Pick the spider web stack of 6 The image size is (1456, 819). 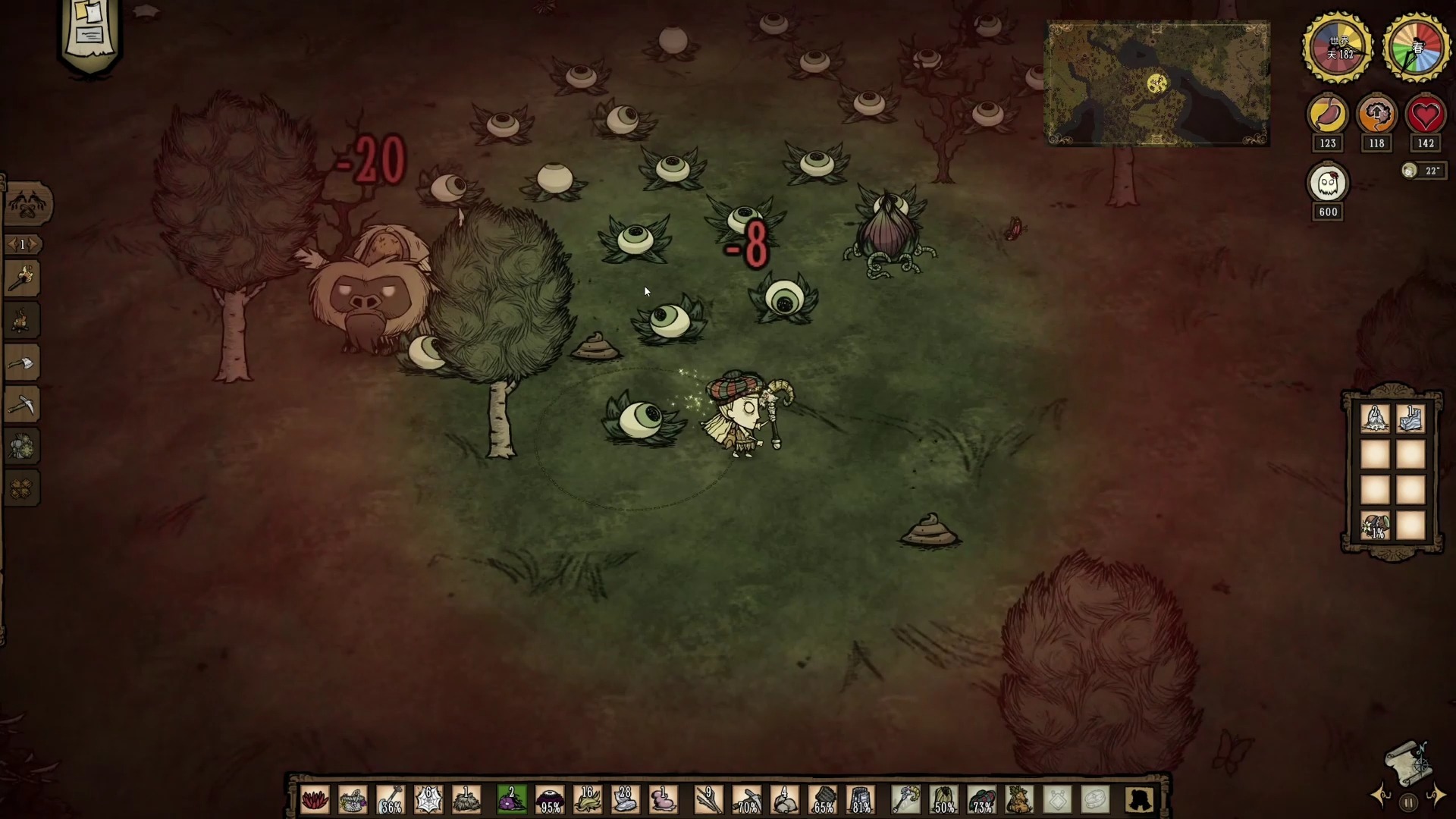pyautogui.click(x=428, y=800)
